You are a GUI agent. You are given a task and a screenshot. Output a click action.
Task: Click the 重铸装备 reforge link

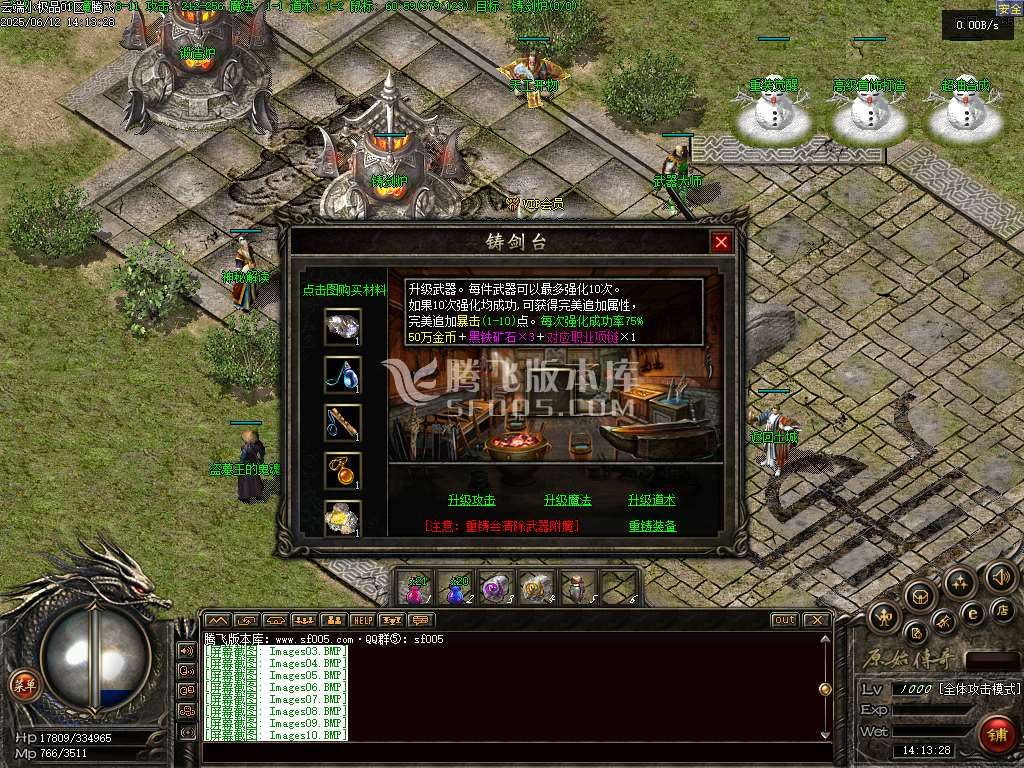point(652,526)
